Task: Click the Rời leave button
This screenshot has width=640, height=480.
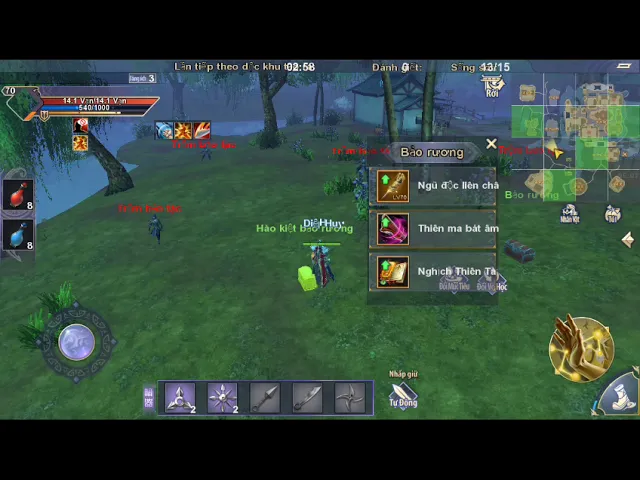Action: point(492,86)
